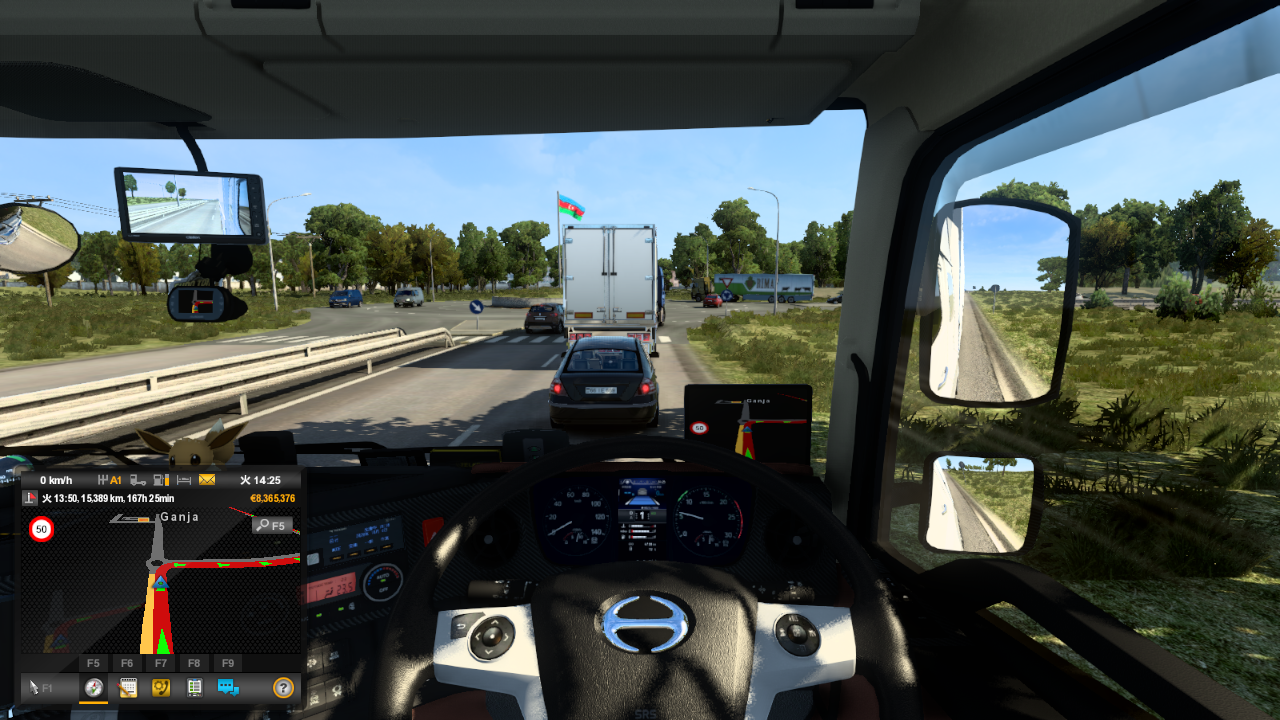
Task: Switch to the job info notepad tab
Action: (x=127, y=687)
